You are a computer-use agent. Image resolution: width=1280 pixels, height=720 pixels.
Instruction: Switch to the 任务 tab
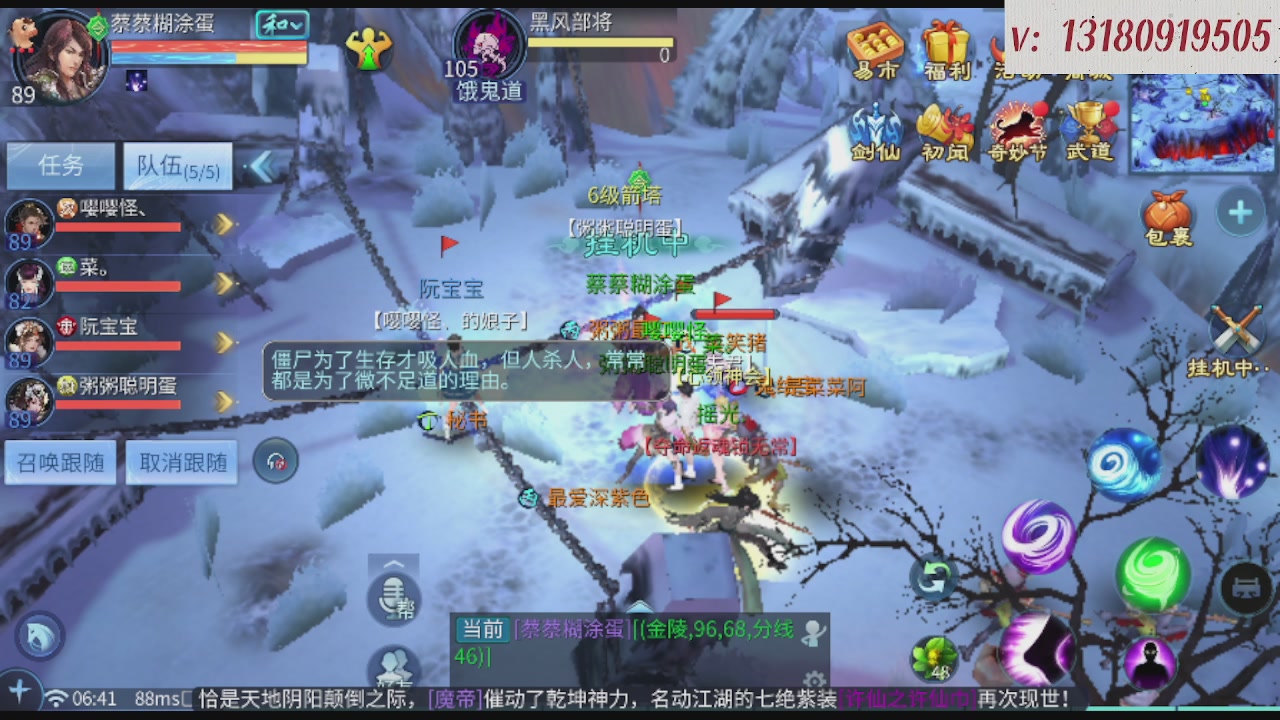pyautogui.click(x=60, y=166)
